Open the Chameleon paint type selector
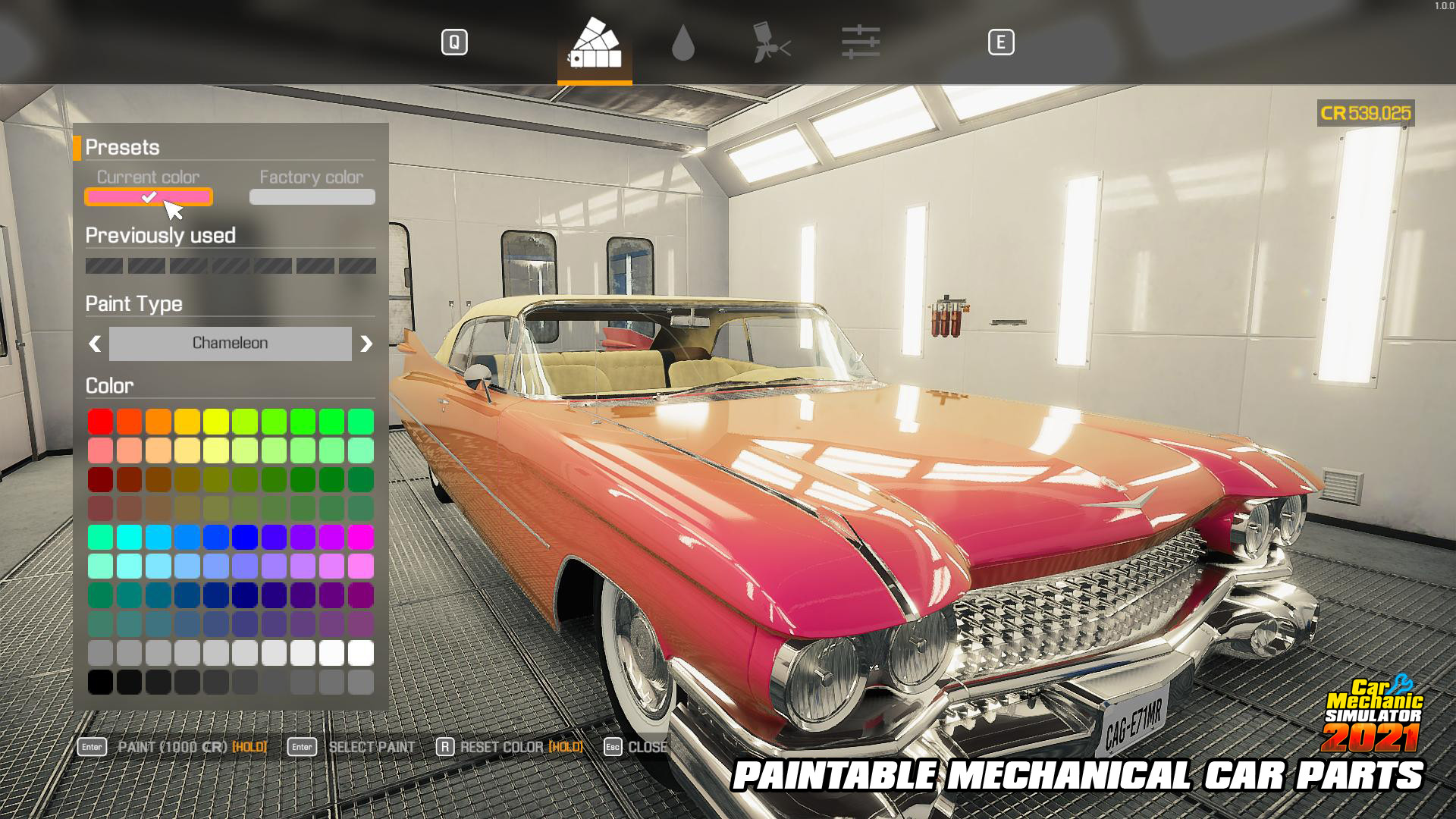The width and height of the screenshot is (1456, 819). [x=230, y=344]
